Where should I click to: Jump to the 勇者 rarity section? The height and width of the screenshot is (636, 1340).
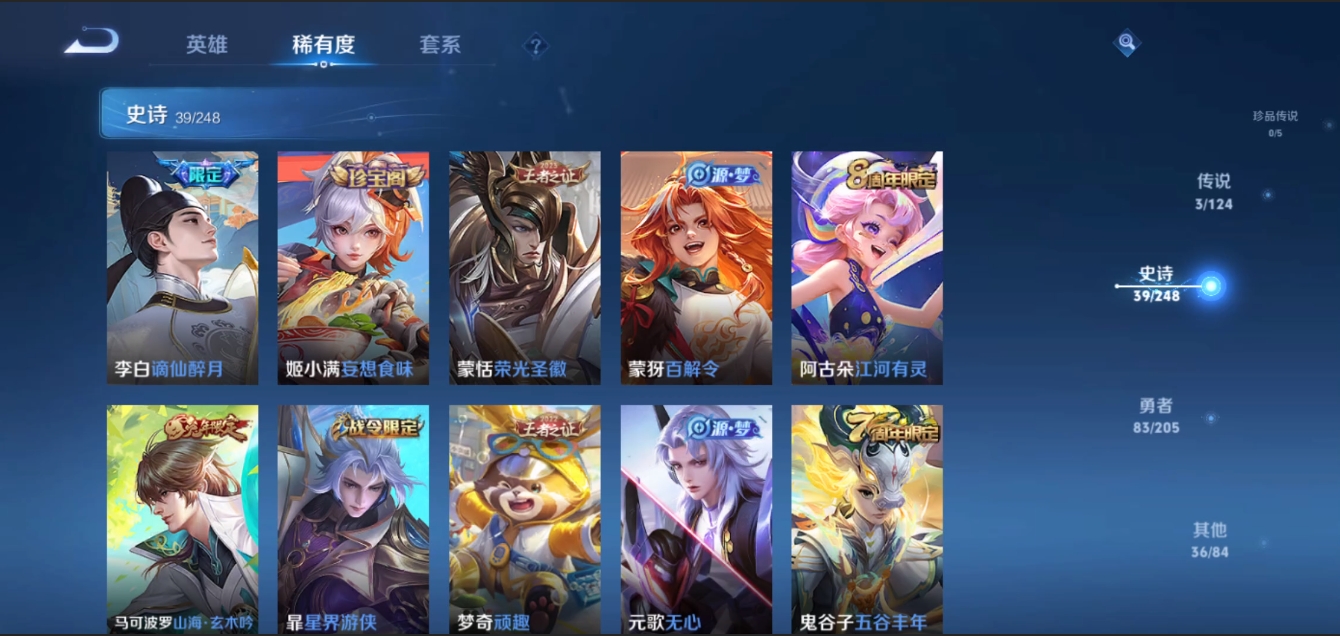1156,415
